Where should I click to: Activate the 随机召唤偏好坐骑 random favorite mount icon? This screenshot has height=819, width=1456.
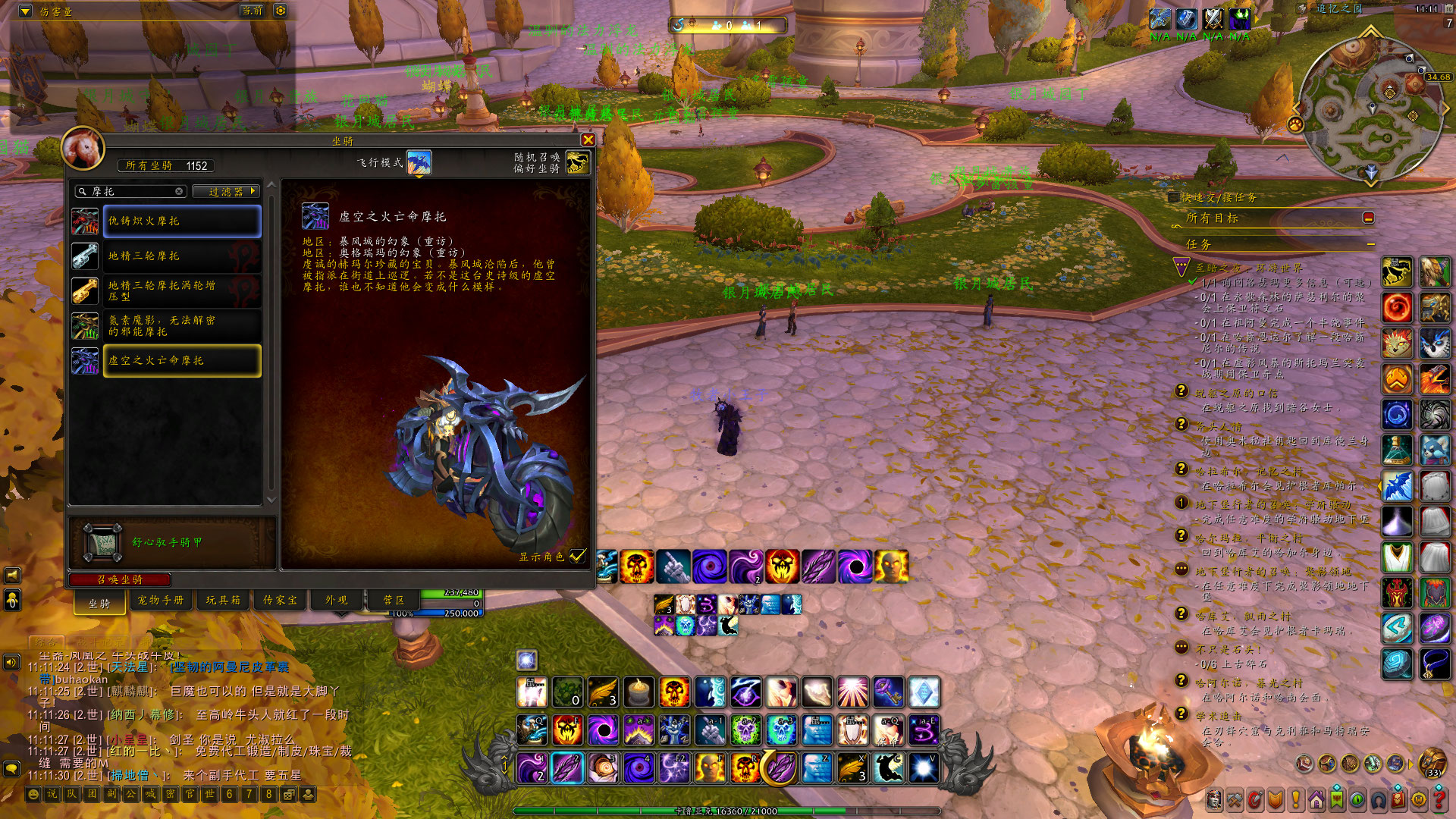[577, 162]
